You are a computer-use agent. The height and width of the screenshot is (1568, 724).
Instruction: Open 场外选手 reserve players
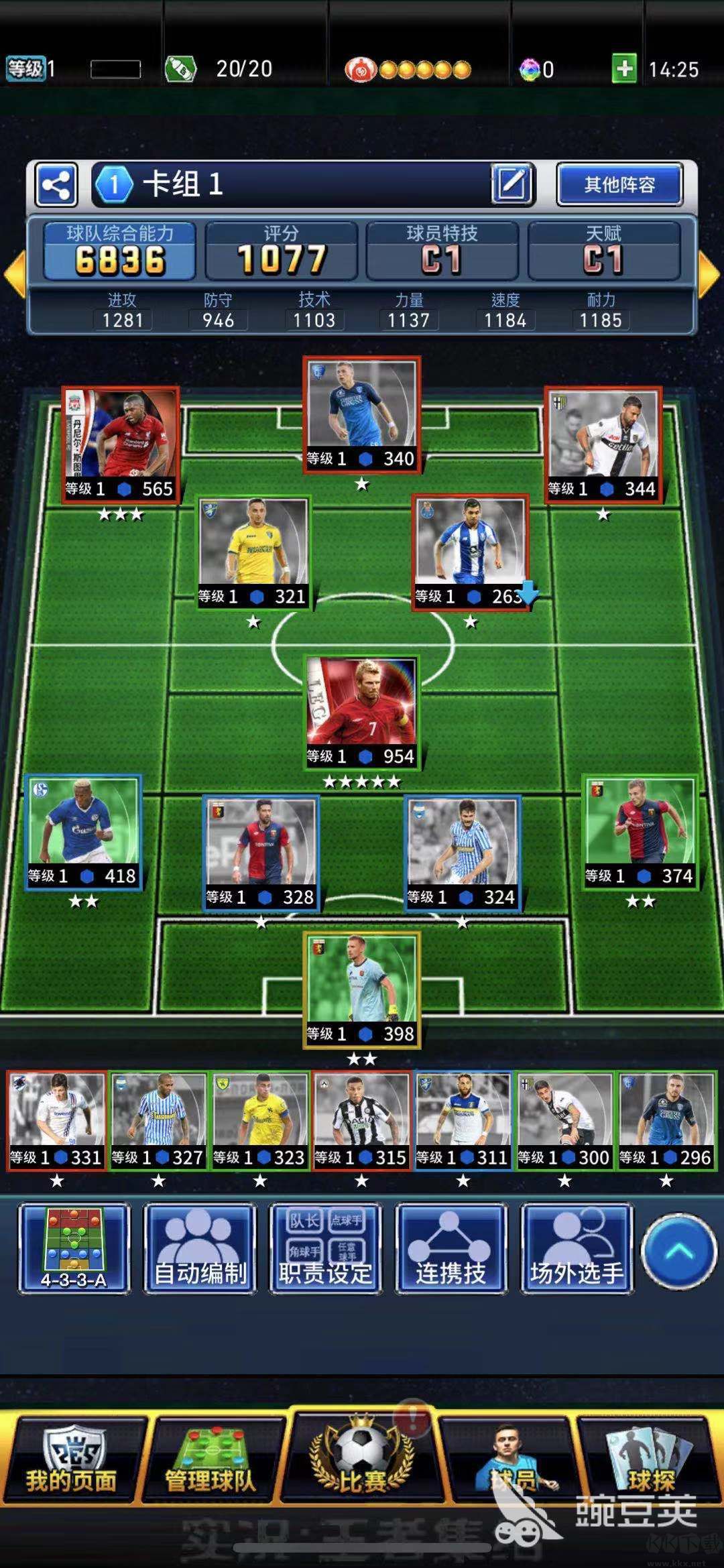pyautogui.click(x=577, y=1248)
